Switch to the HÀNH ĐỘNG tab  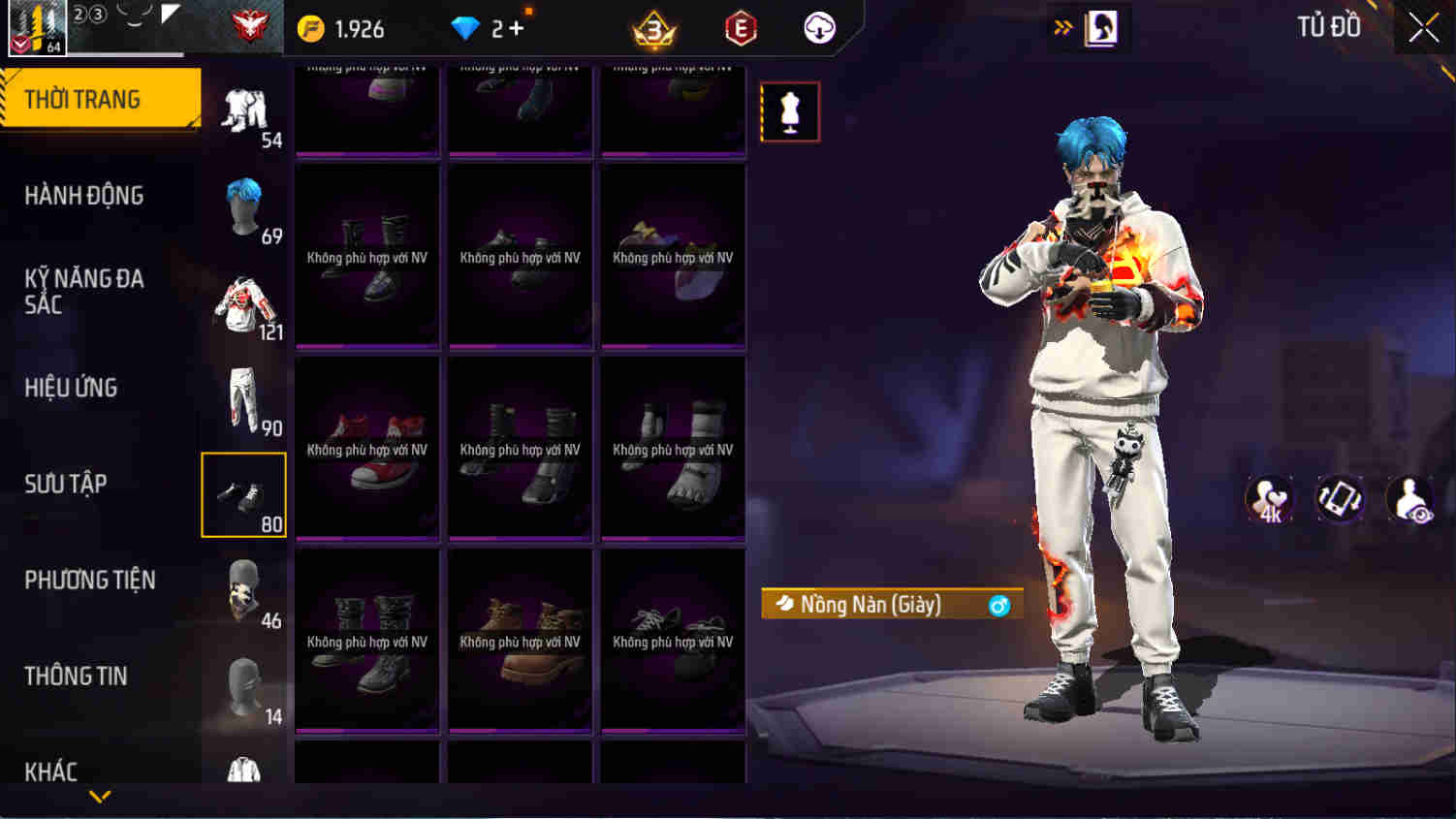pyautogui.click(x=85, y=195)
